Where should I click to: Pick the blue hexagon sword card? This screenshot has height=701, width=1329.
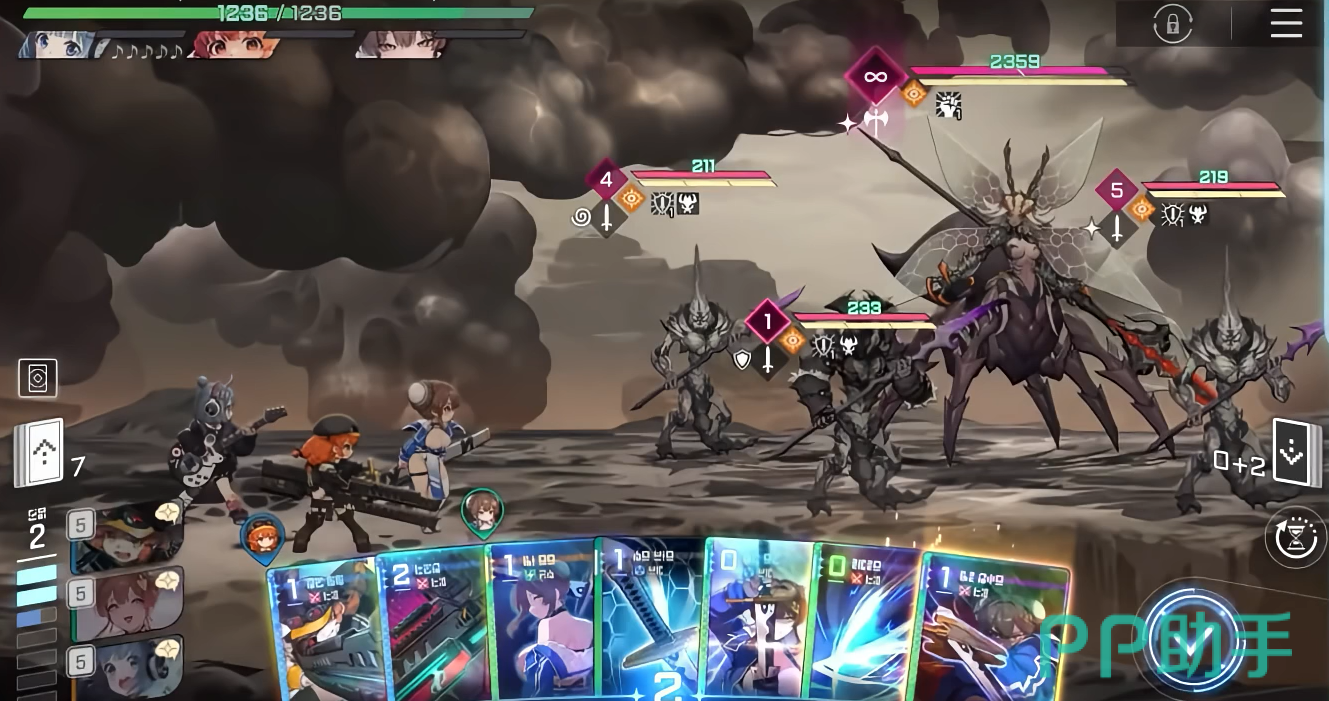tap(650, 620)
